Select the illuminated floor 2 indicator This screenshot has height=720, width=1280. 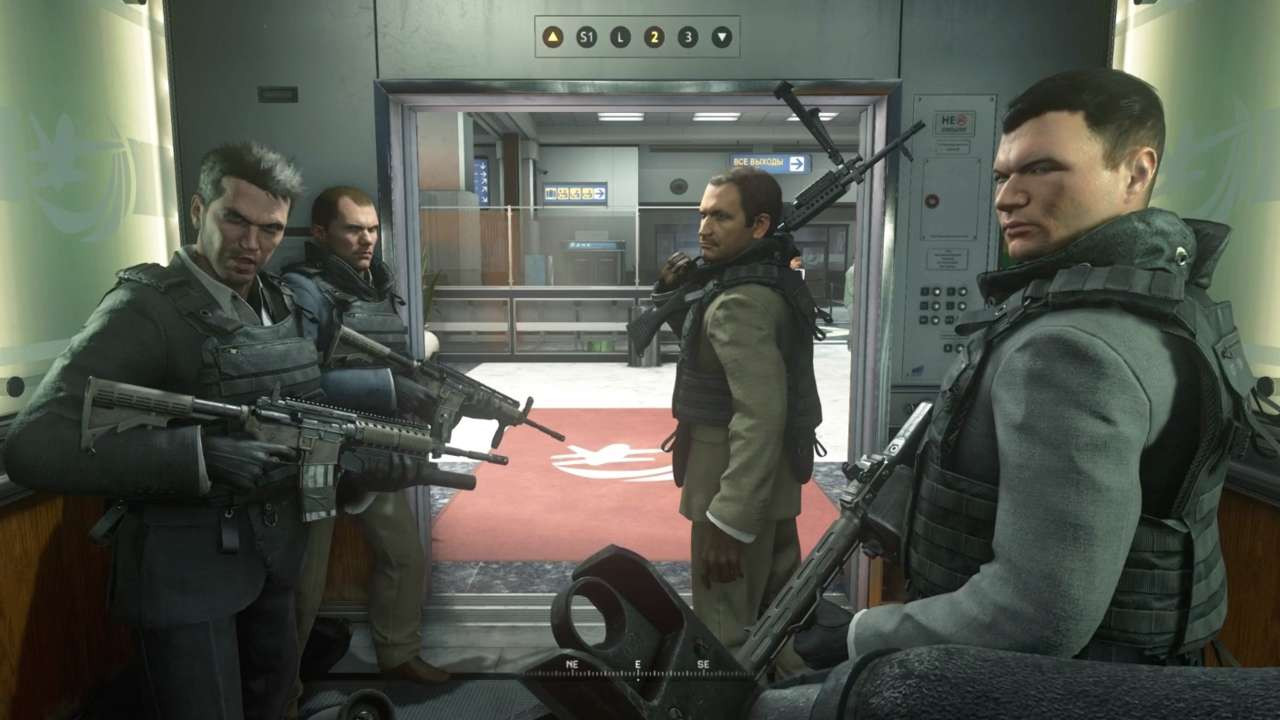coord(654,37)
